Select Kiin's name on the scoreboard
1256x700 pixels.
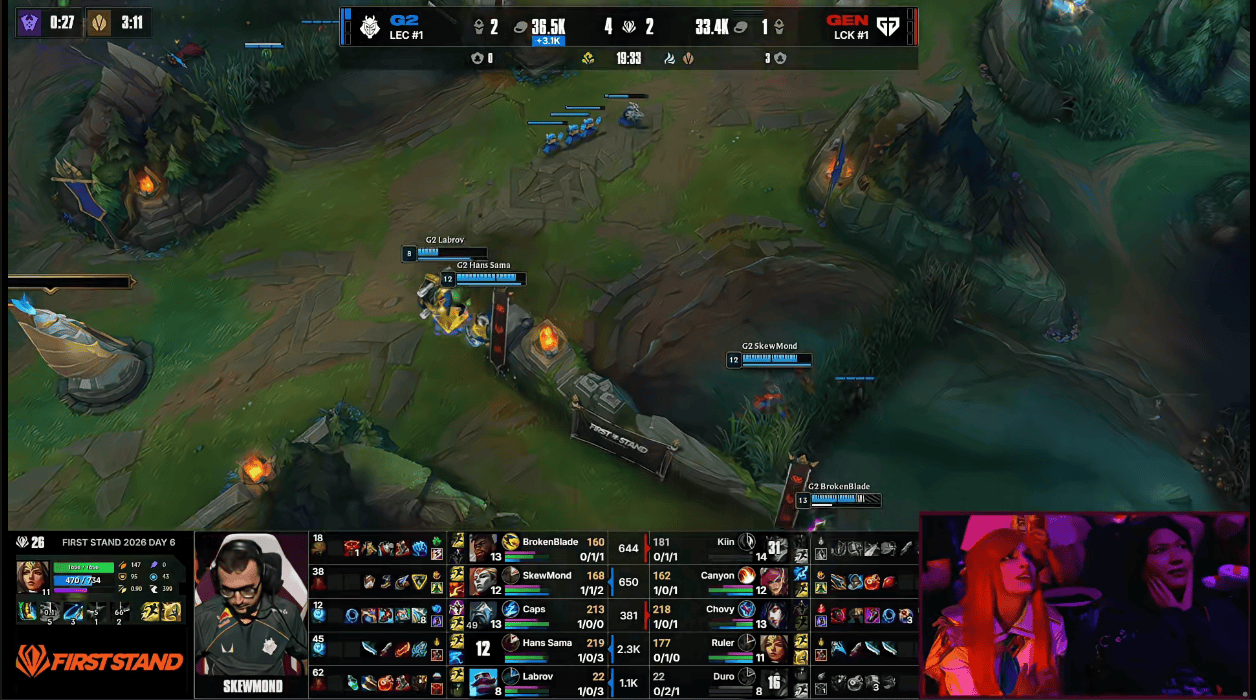click(x=725, y=542)
